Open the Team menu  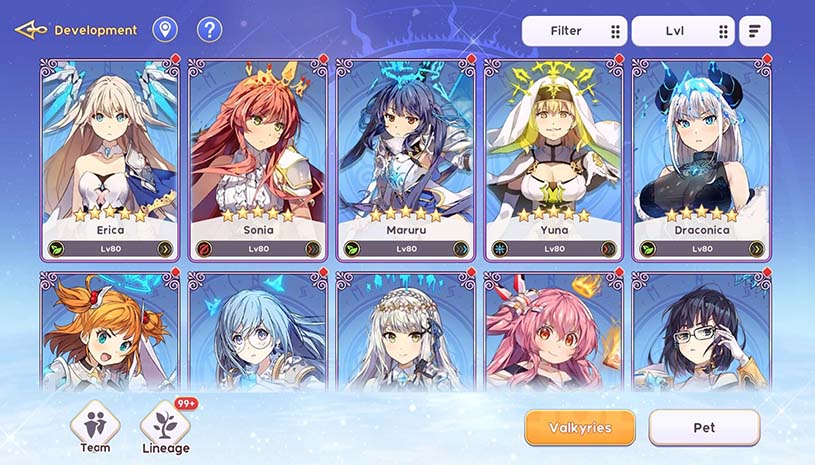[x=95, y=428]
